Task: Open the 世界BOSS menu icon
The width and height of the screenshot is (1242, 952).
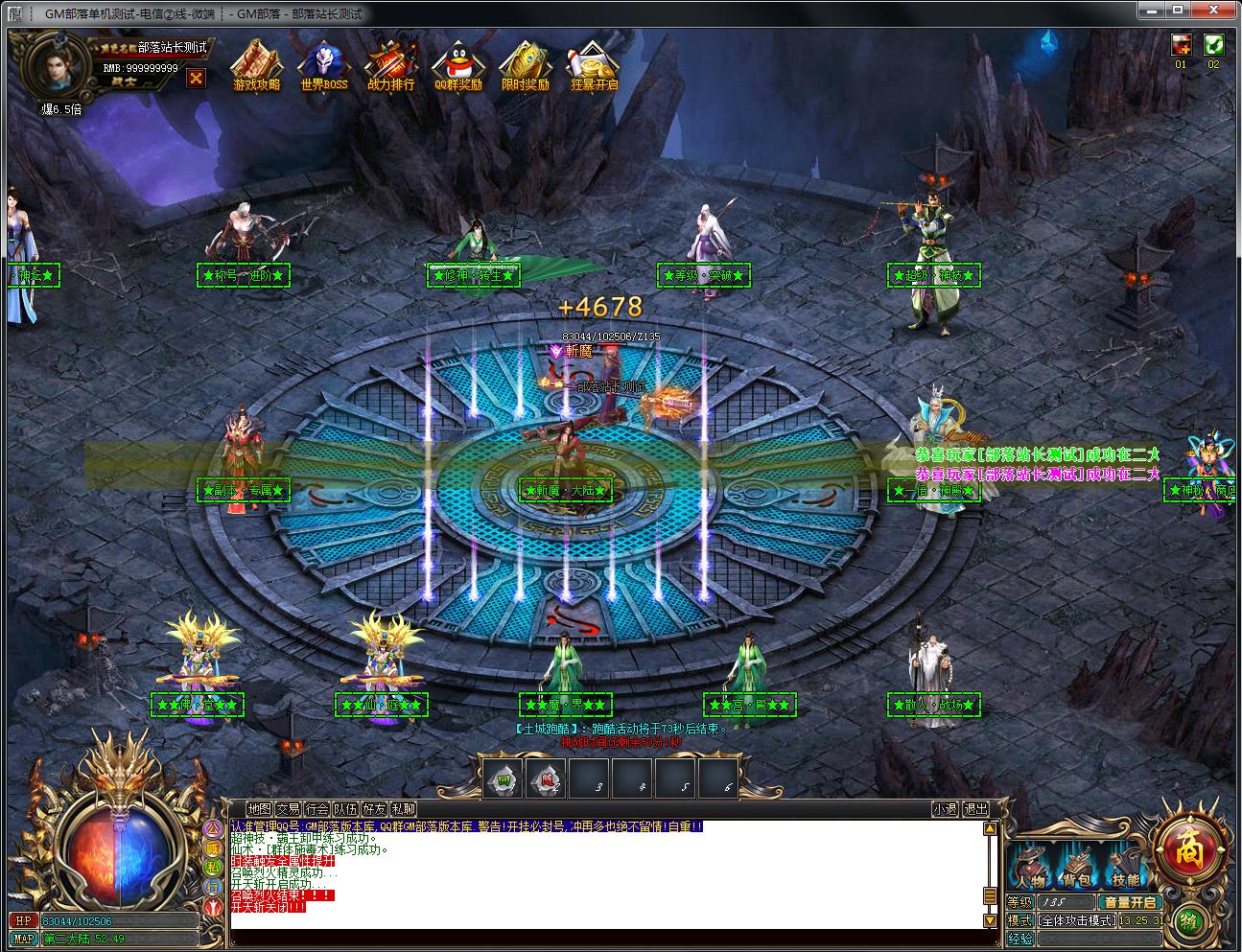Action: (x=323, y=65)
